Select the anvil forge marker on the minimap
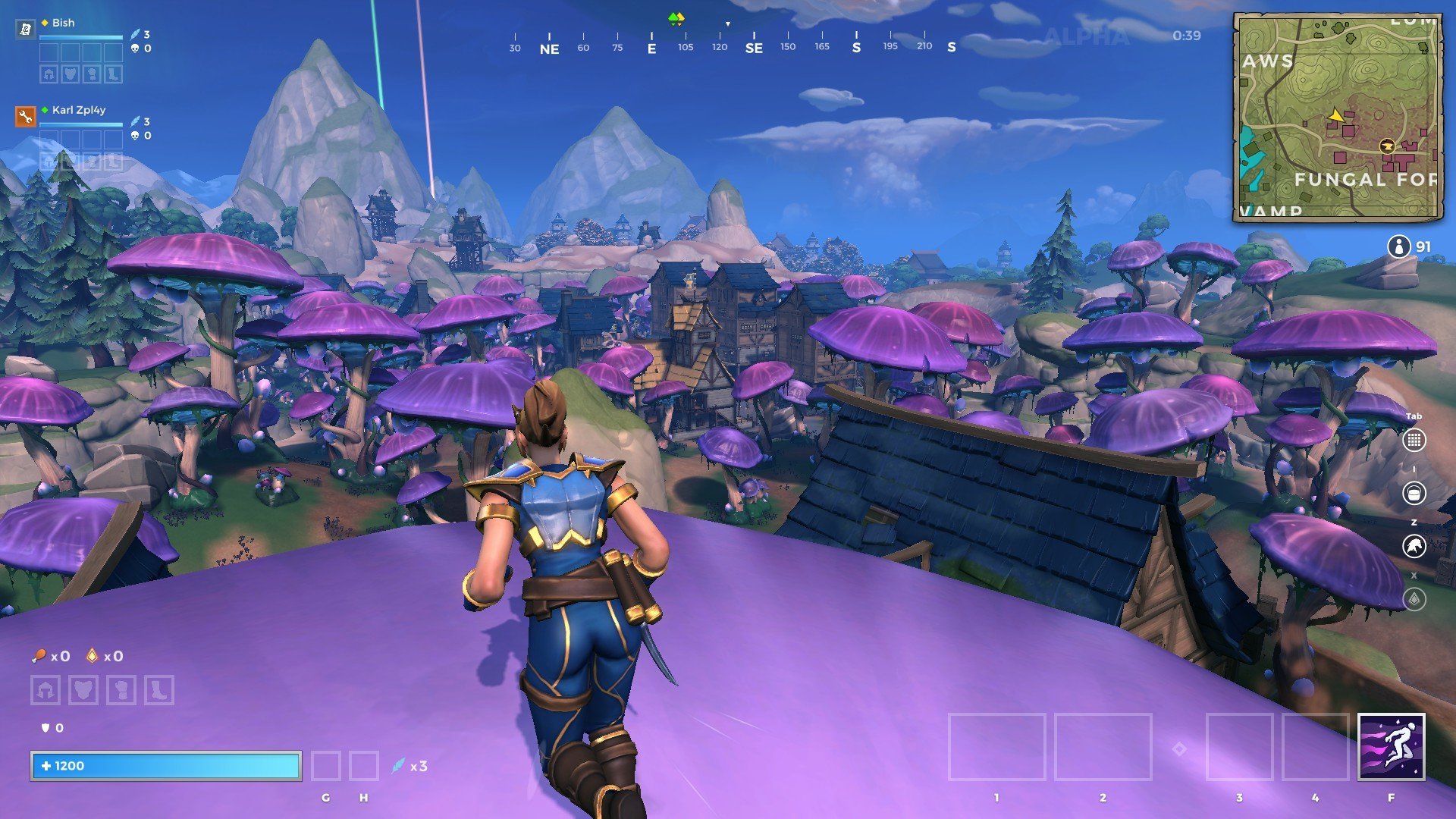Image resolution: width=1456 pixels, height=819 pixels. [x=1387, y=146]
